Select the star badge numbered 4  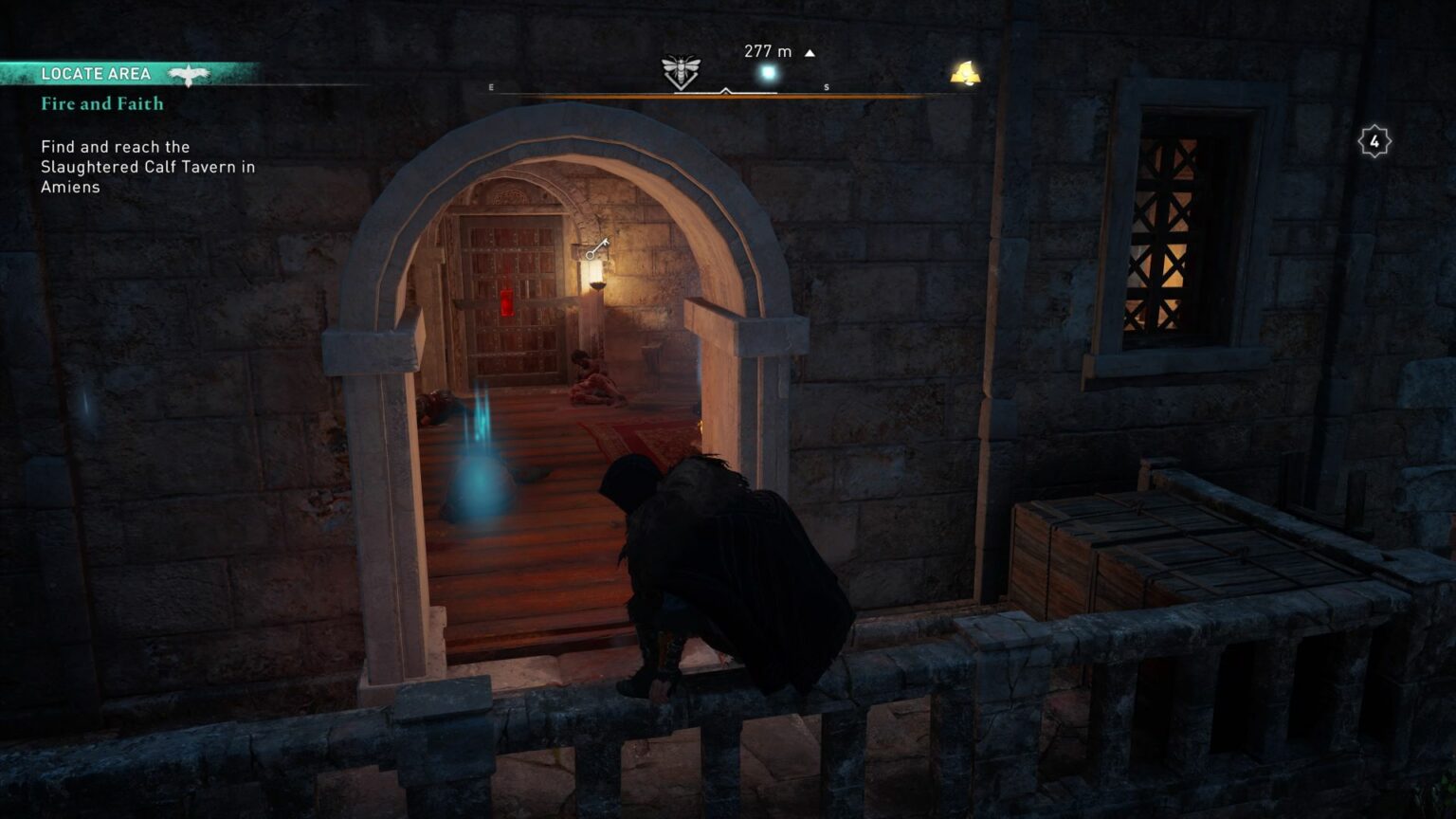tap(1374, 138)
